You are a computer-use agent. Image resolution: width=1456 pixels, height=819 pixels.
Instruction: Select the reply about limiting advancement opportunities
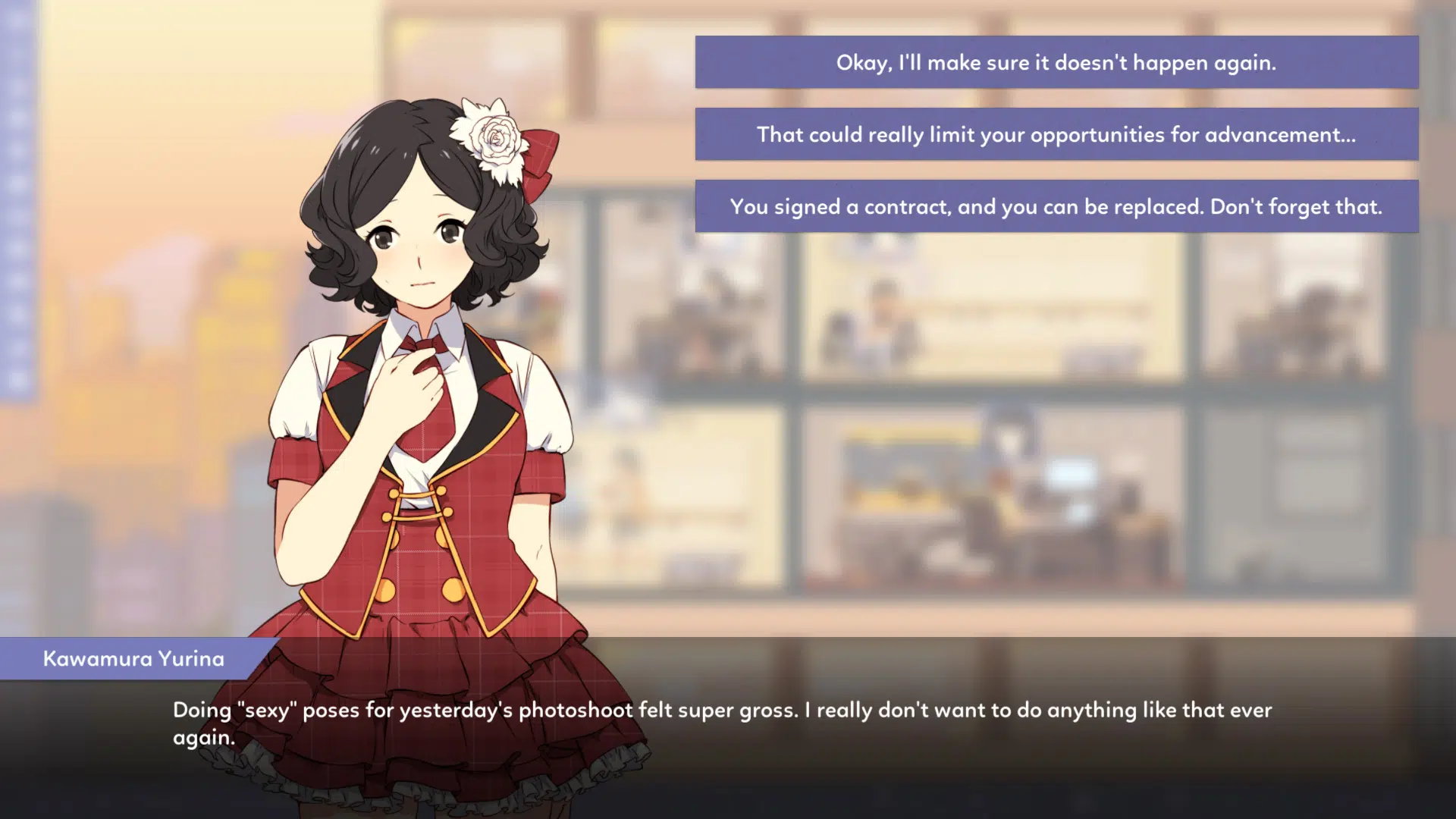coord(1056,134)
